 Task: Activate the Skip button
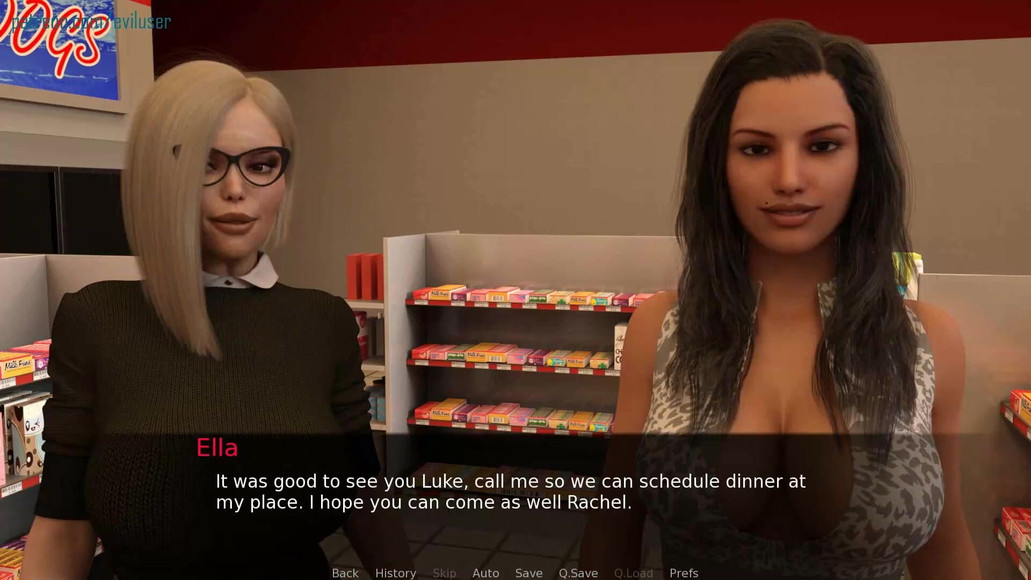pos(444,573)
